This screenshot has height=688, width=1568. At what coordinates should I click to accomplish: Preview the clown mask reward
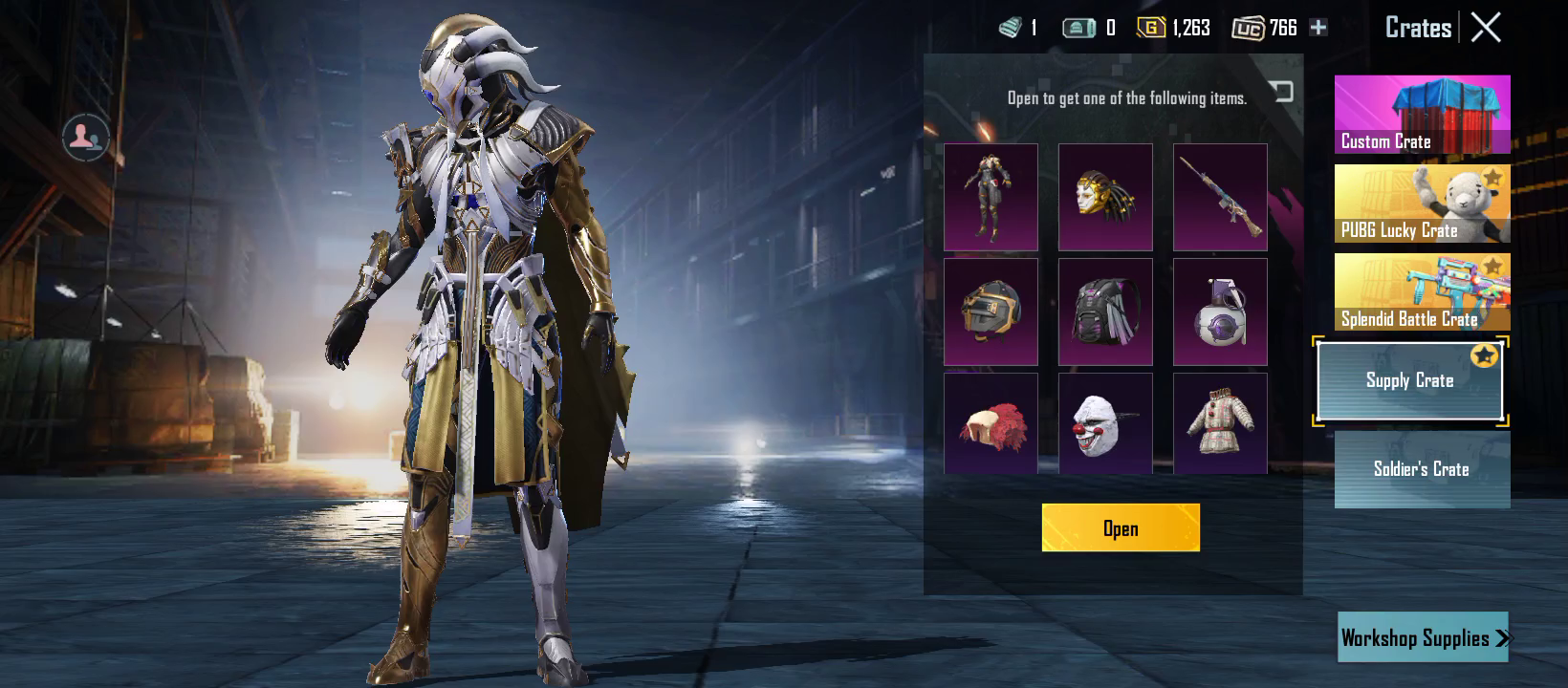(1105, 423)
